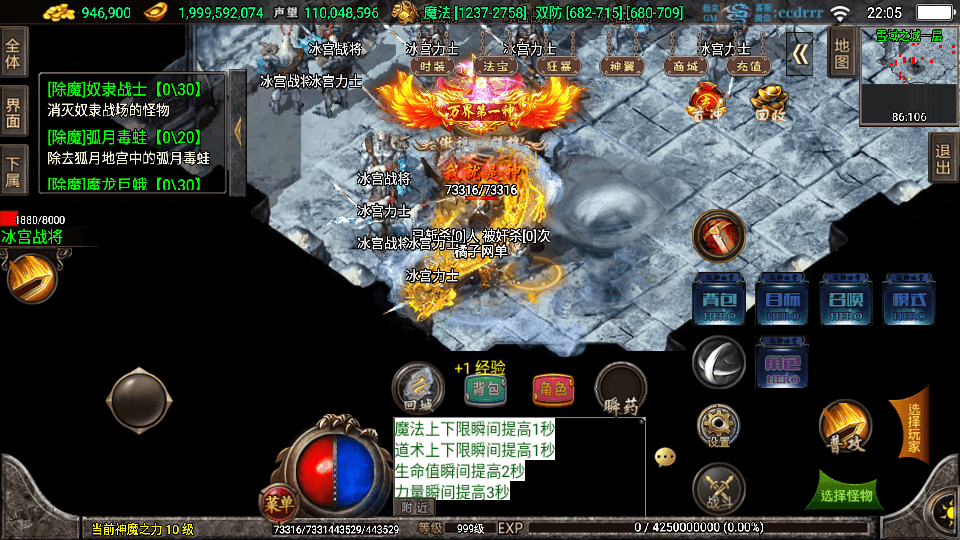This screenshot has height=540, width=960.
Task: Collapse the top menu with the double-arrow button
Action: 800,54
